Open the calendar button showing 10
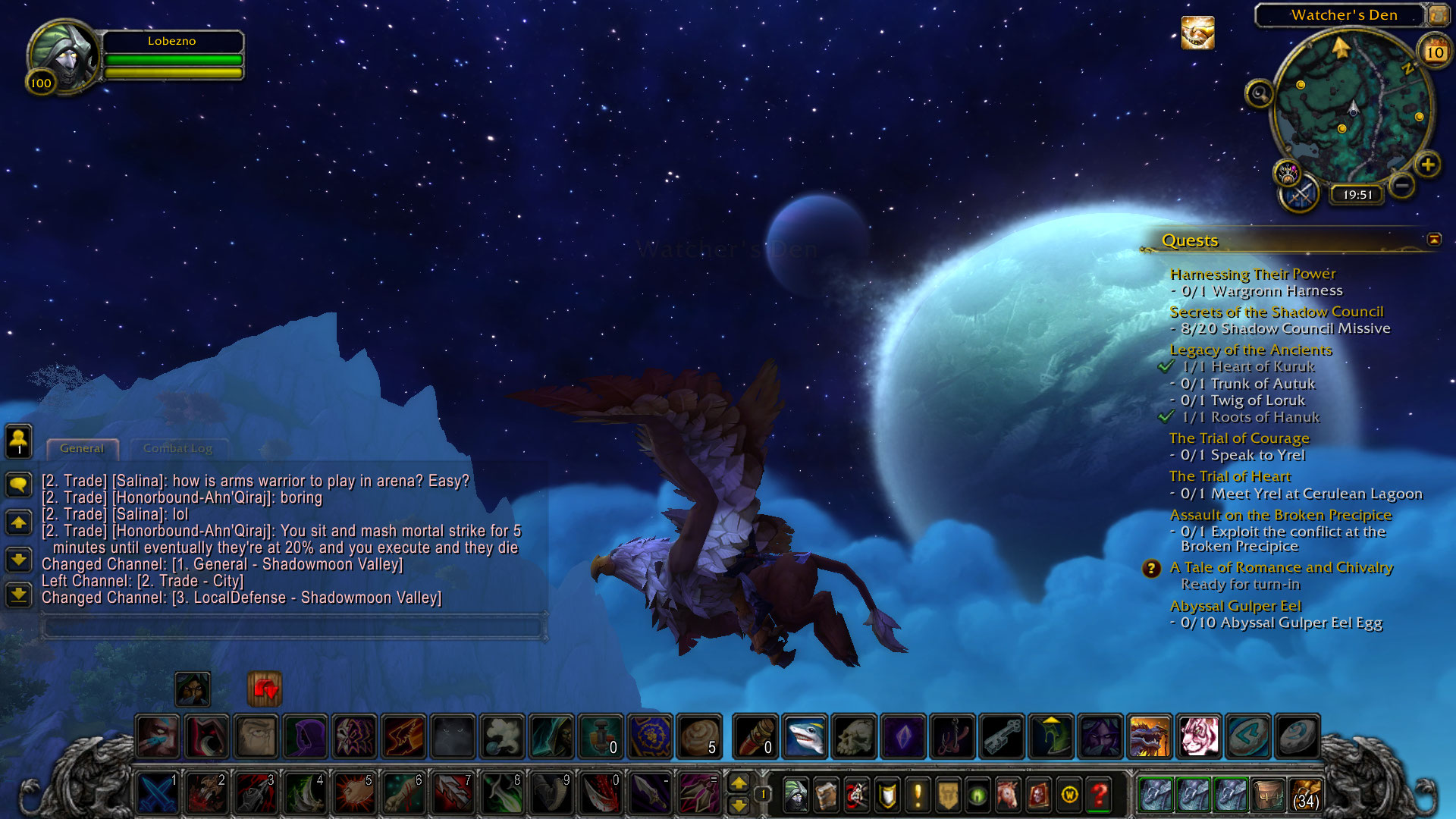Viewport: 1456px width, 819px height. click(x=1434, y=52)
